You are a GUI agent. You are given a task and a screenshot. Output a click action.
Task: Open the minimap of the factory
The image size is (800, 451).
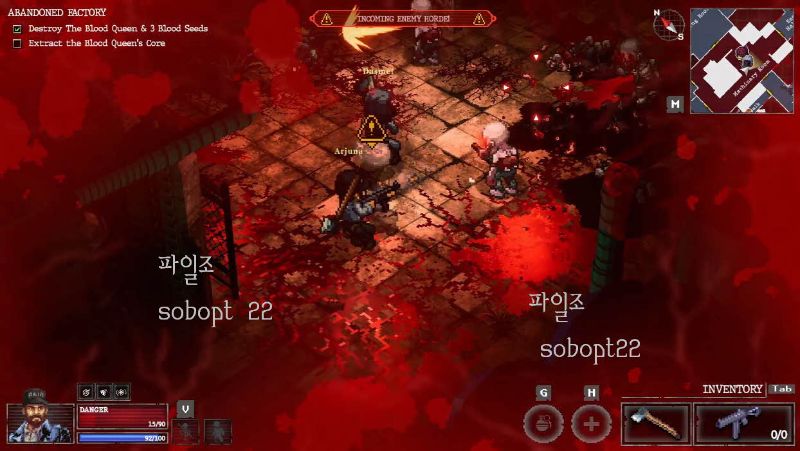click(x=742, y=58)
